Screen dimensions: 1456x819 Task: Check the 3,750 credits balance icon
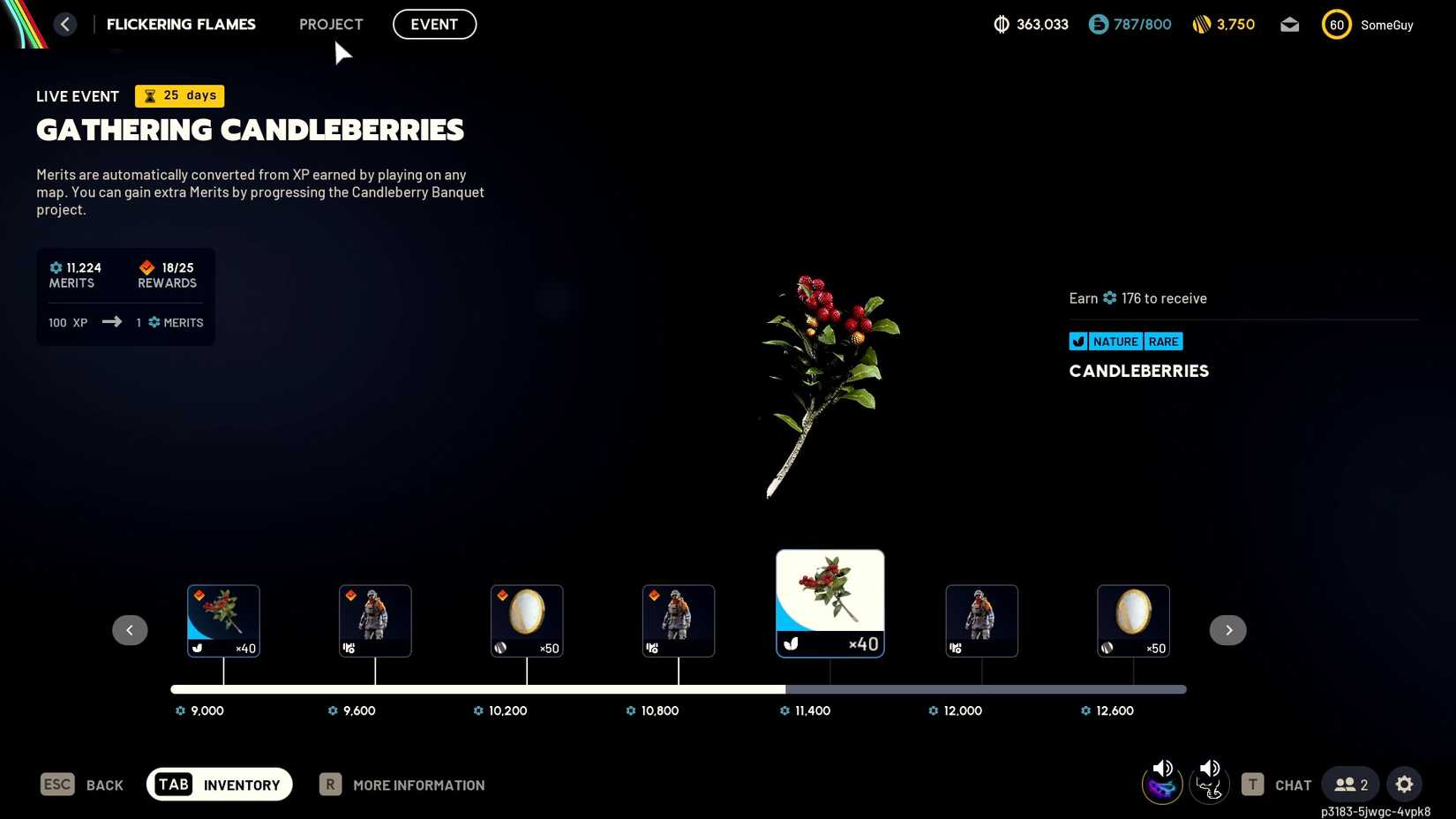[1202, 24]
